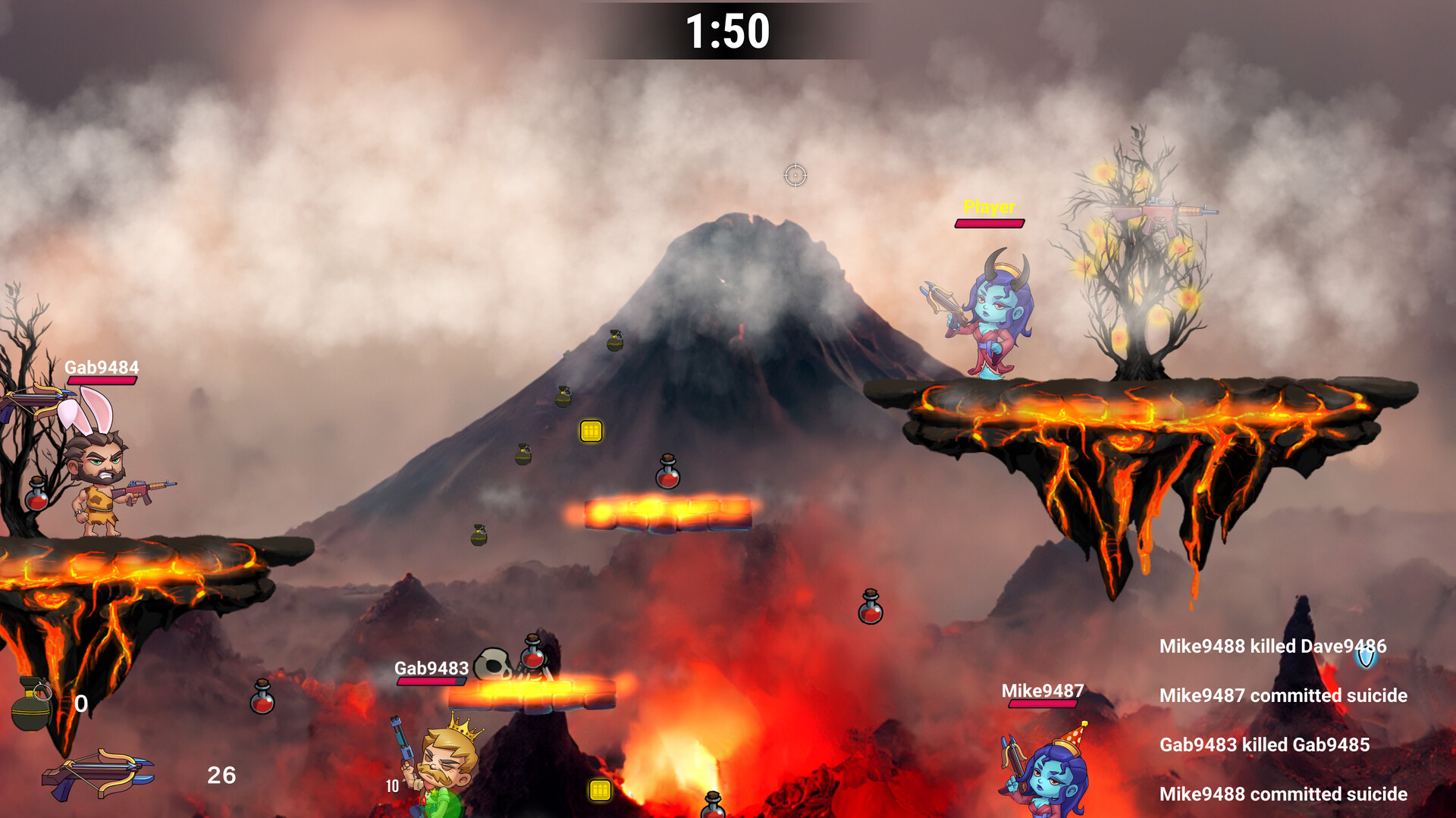
Task: Click the kill feed entry Mike9488 killed Dave9486
Action: pos(1274,646)
